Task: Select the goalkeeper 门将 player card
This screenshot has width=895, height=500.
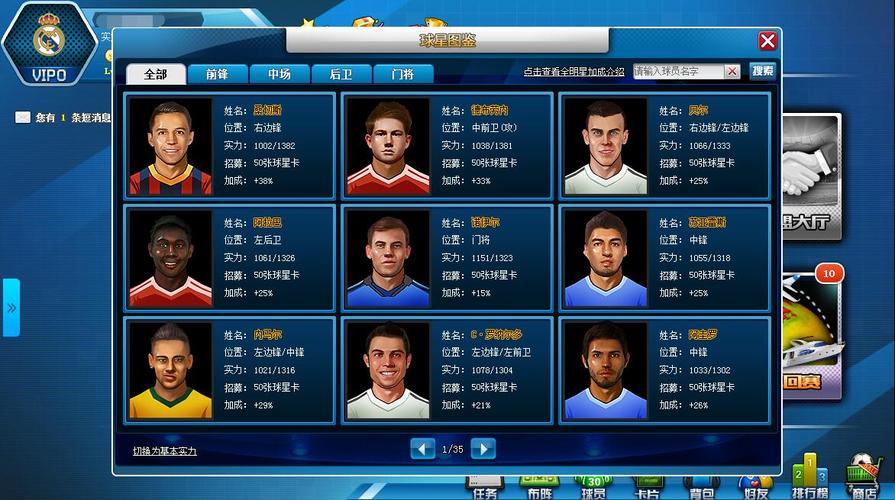Action: (446, 257)
